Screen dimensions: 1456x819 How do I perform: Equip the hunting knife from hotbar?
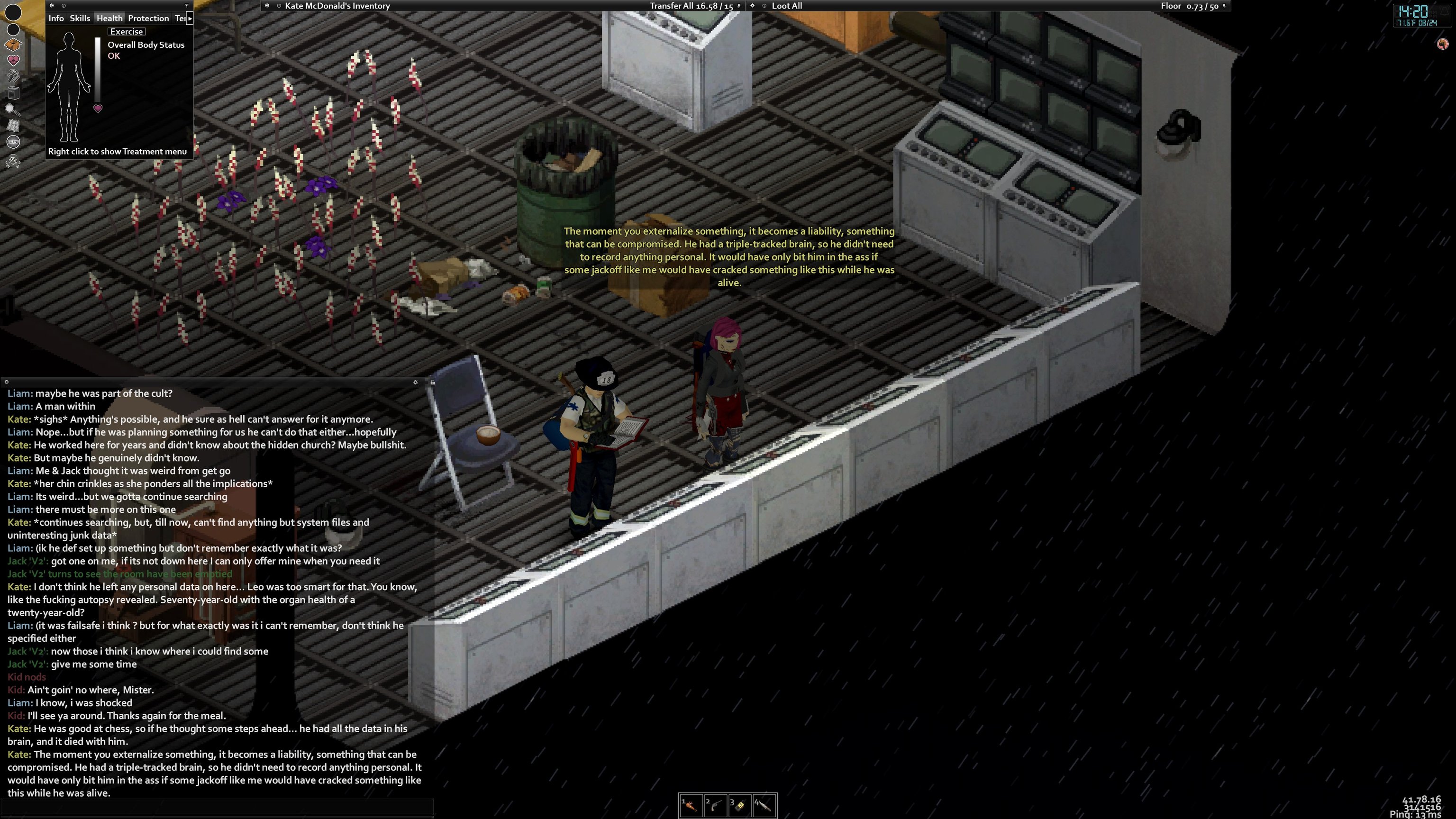coord(764,805)
